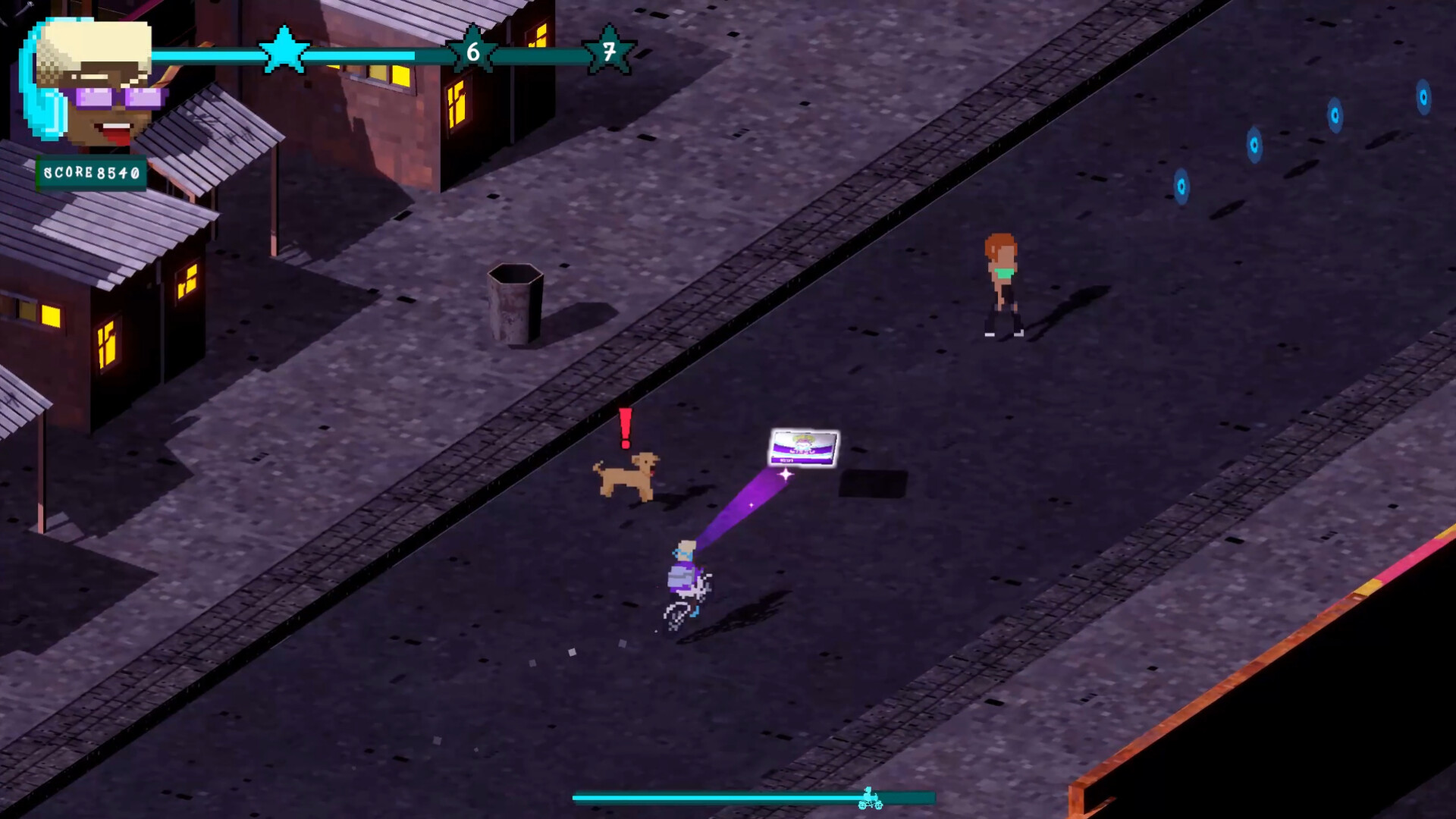
Task: Click the purple sparkle below the card
Action: click(786, 475)
